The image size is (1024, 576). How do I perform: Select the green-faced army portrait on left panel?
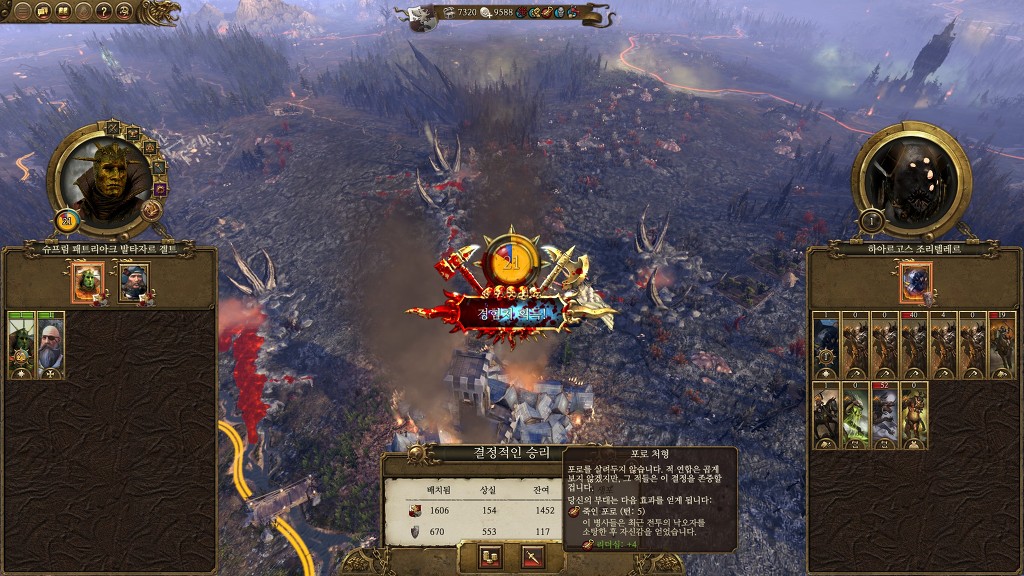[x=87, y=282]
